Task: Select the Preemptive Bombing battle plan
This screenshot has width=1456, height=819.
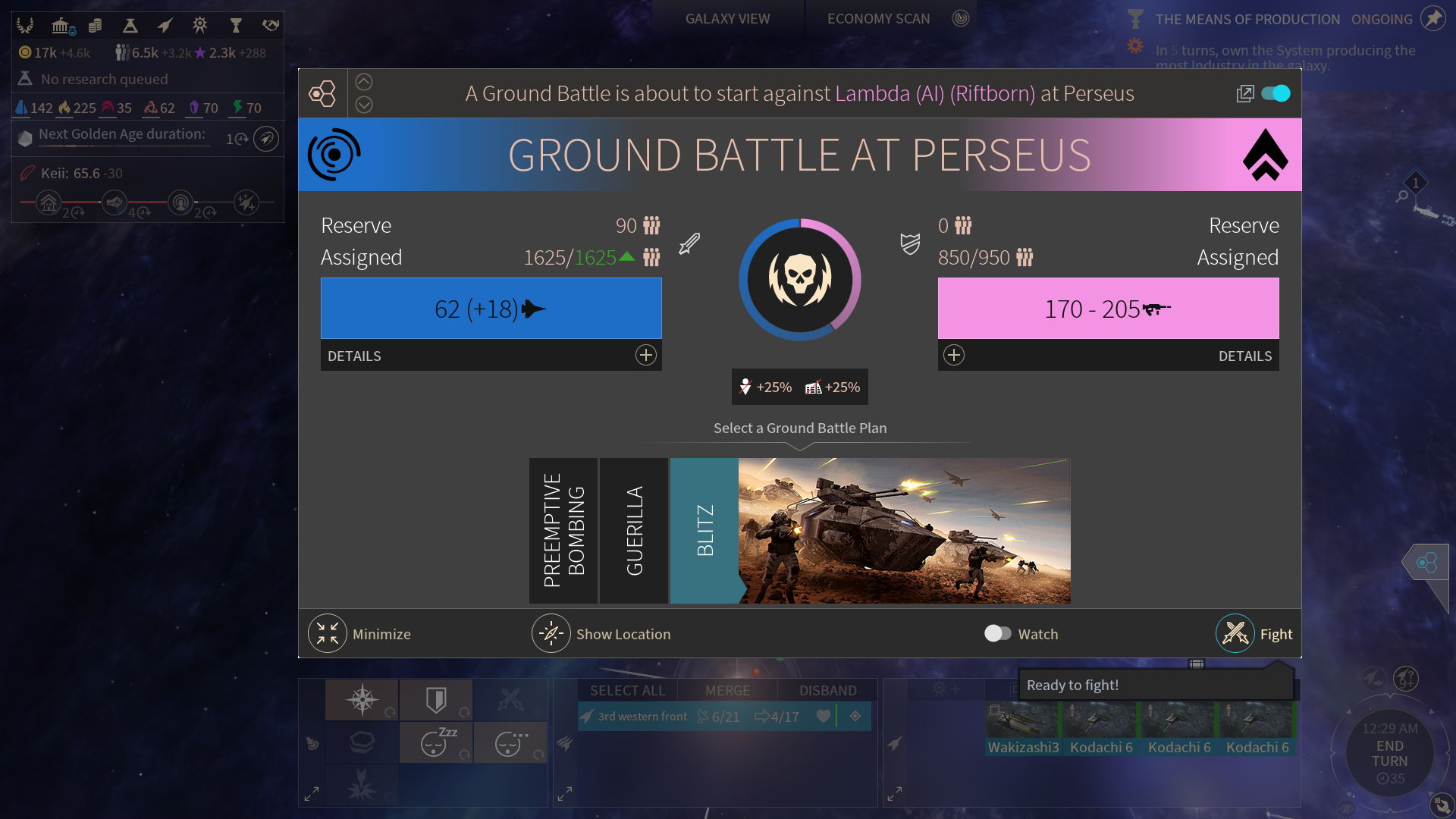Action: point(563,531)
